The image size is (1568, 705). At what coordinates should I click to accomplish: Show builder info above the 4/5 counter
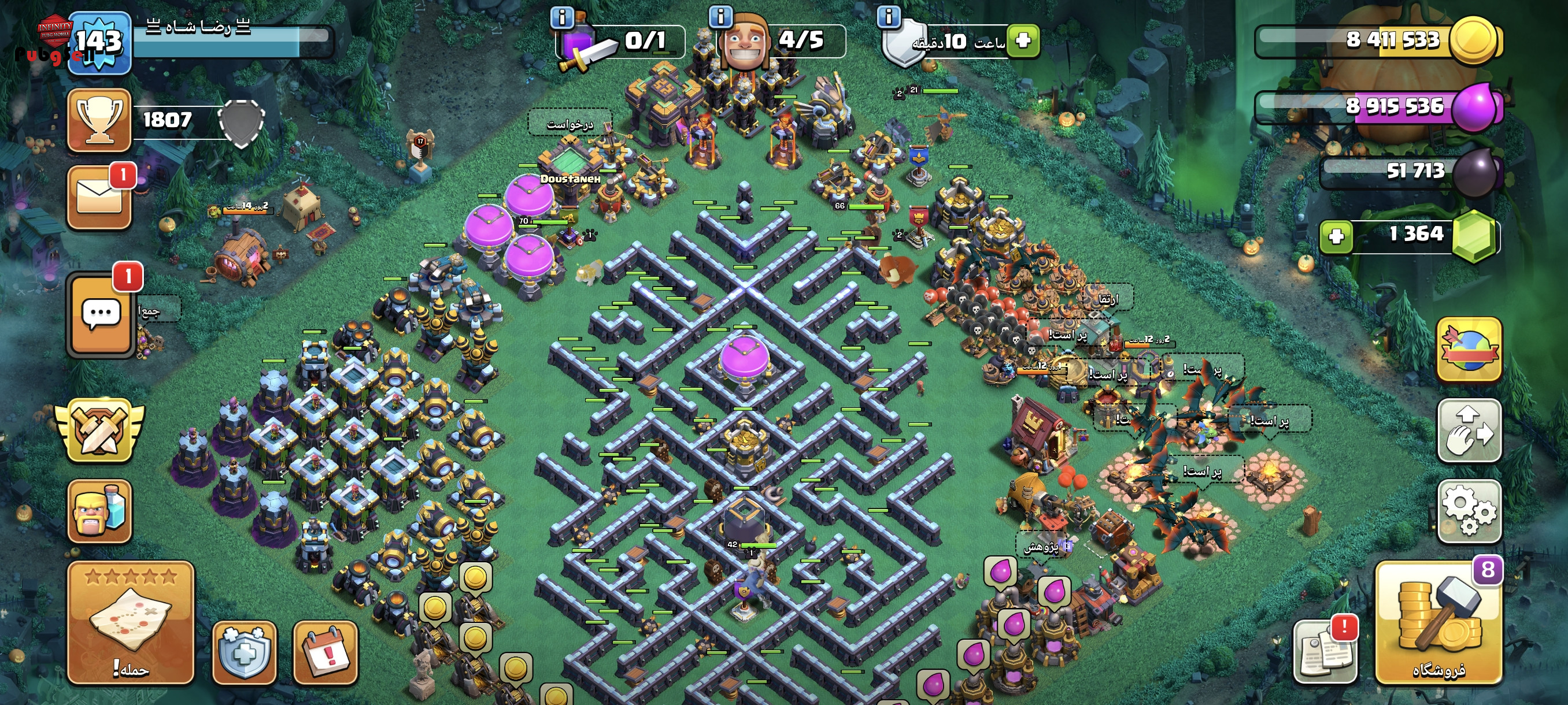(721, 16)
